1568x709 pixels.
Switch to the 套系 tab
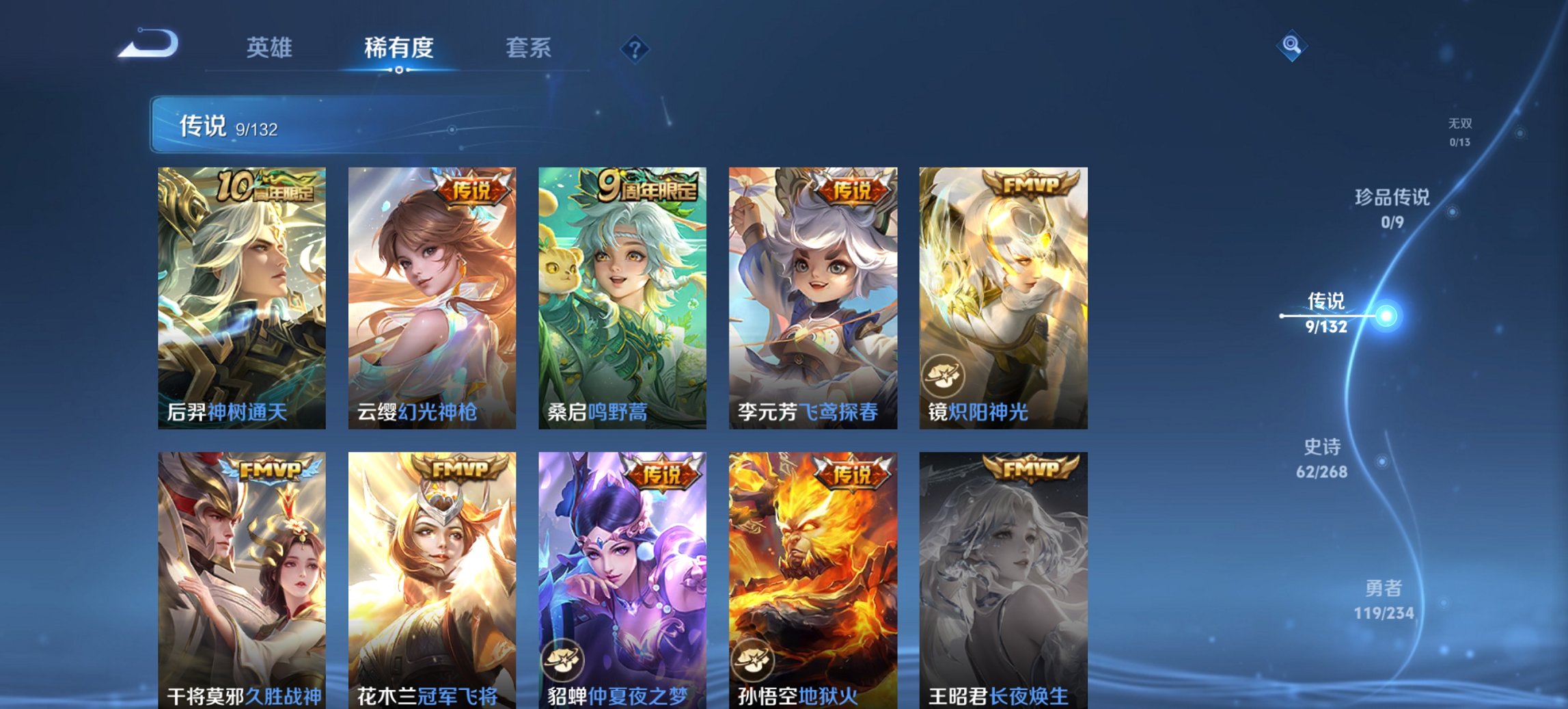(x=529, y=48)
